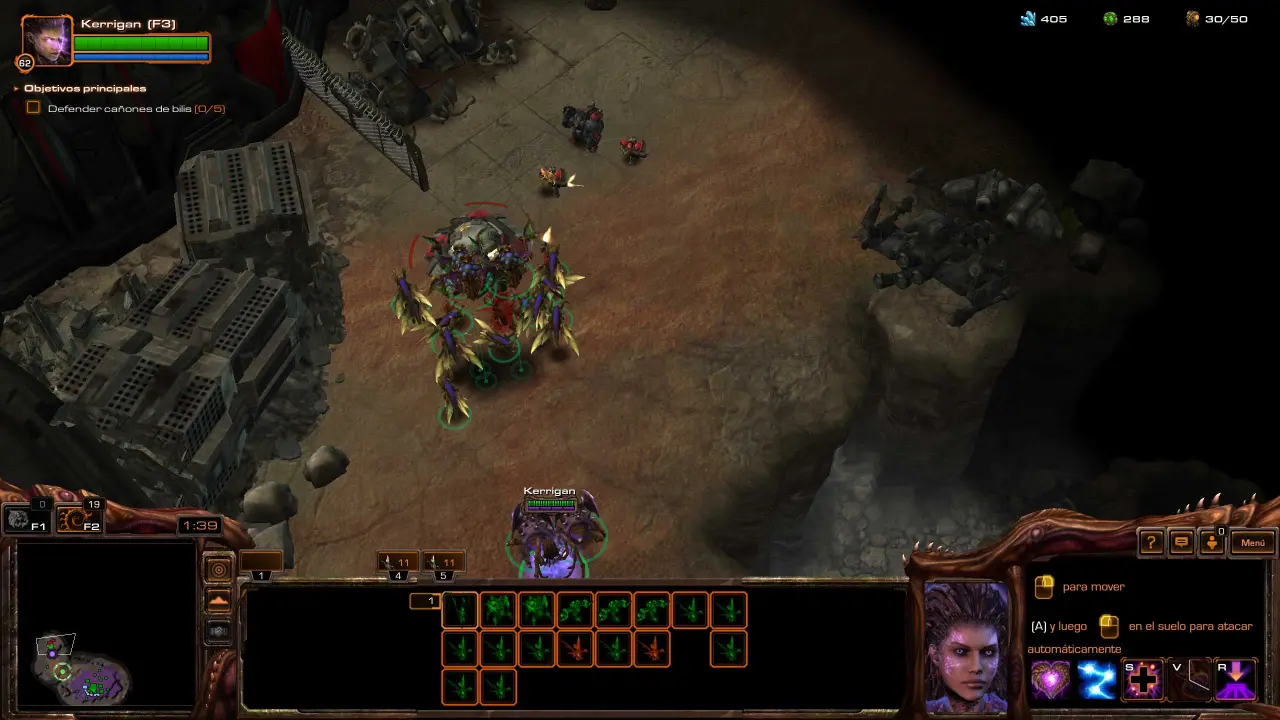Collapse the Objetivos principales list
The image size is (1280, 720).
tap(17, 89)
